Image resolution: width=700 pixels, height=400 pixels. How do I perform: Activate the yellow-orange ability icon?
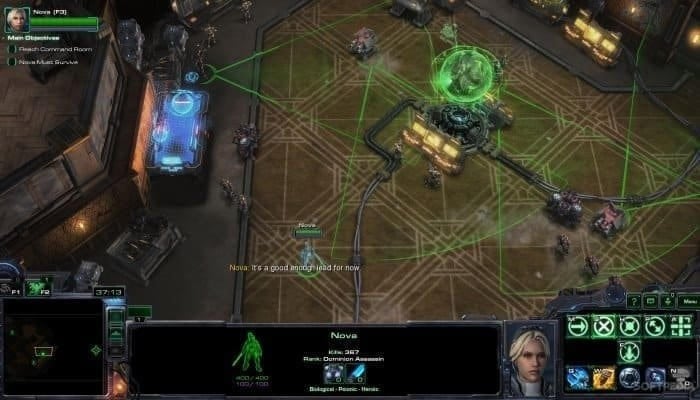(603, 377)
